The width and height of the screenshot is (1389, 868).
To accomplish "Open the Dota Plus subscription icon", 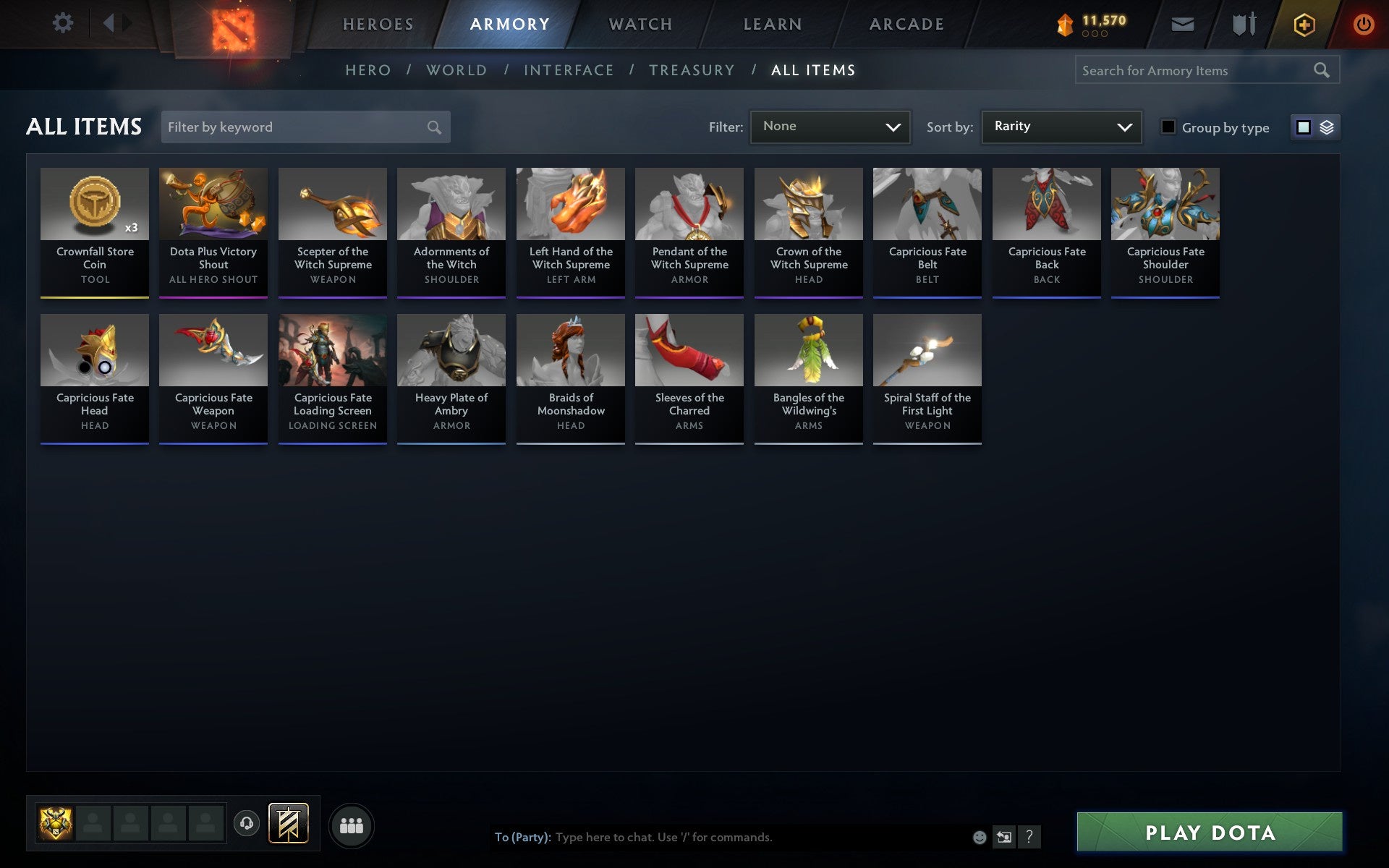I will 1303,23.
